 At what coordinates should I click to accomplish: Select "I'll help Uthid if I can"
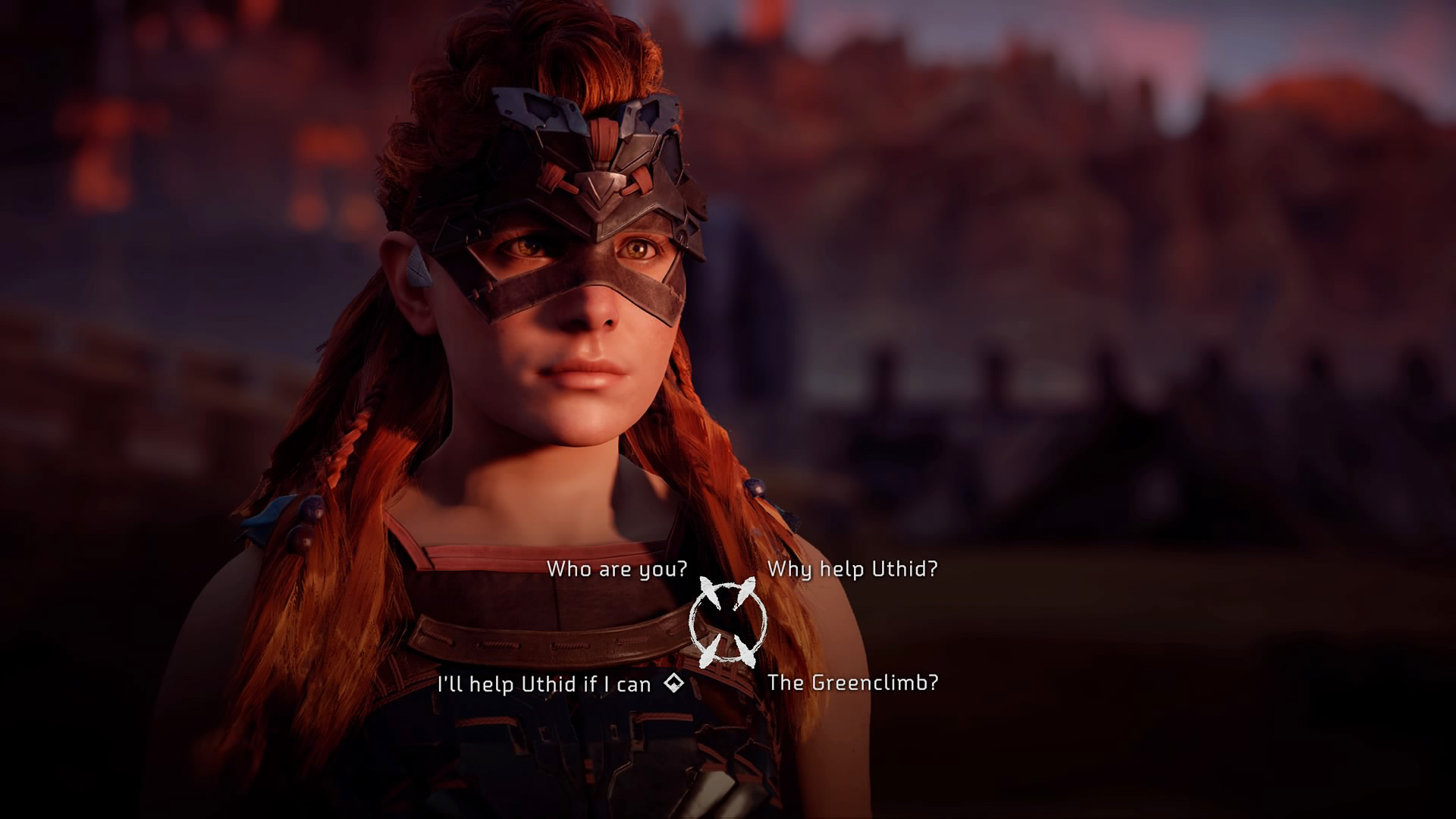point(544,684)
